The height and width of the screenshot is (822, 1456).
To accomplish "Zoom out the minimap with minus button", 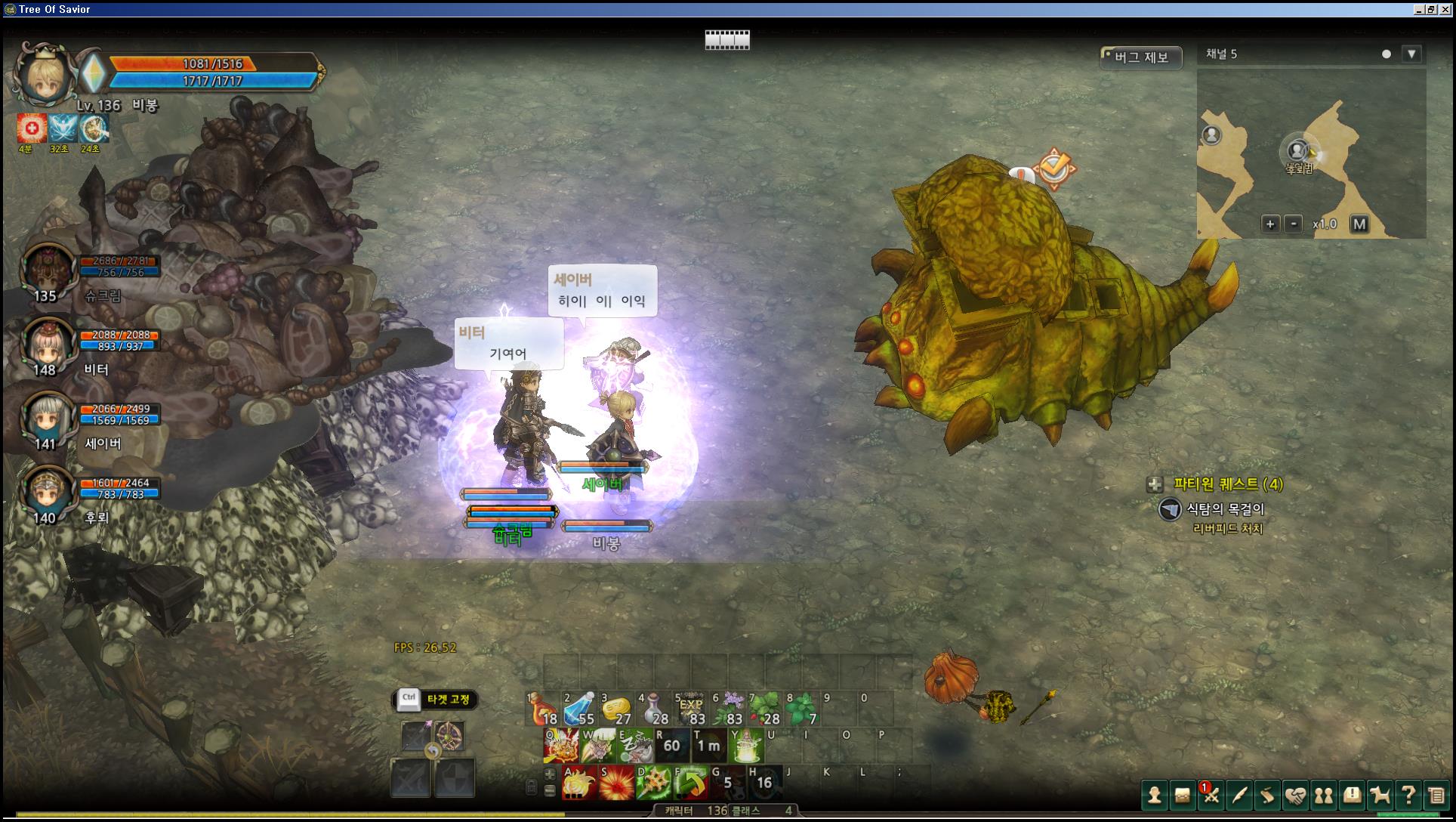I will [x=1293, y=224].
